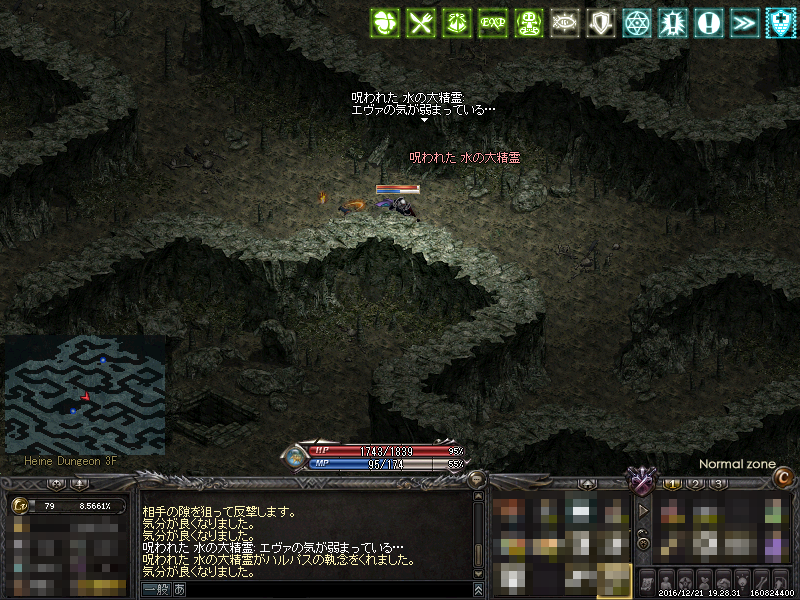The height and width of the screenshot is (600, 800).
Task: Switch to hotbar page 3
Action: 718,484
